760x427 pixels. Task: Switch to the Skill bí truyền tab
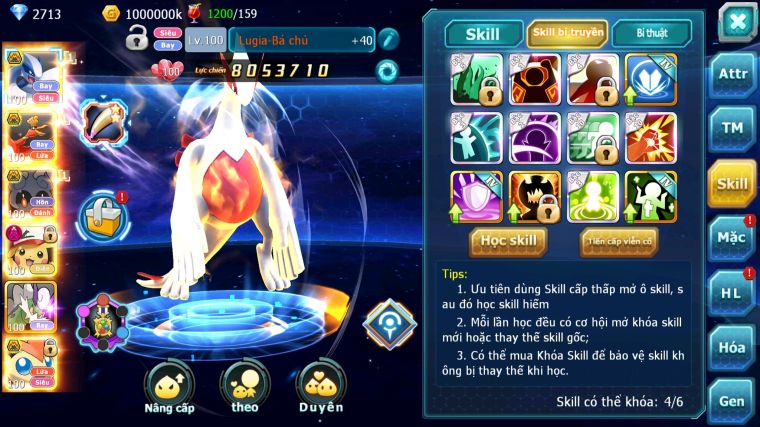tap(567, 33)
